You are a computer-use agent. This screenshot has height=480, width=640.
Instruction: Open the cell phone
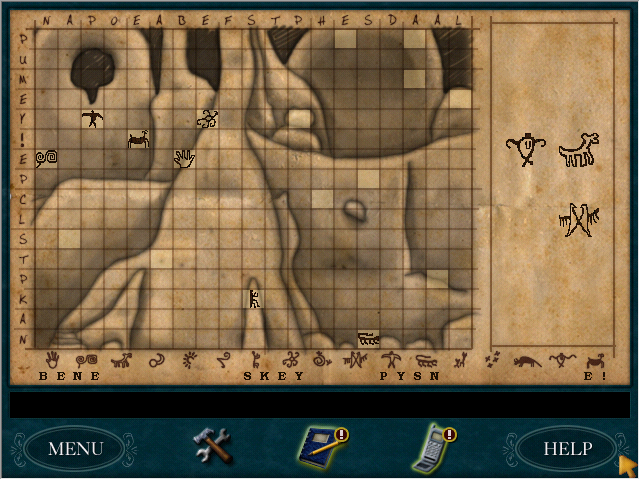[x=432, y=445]
